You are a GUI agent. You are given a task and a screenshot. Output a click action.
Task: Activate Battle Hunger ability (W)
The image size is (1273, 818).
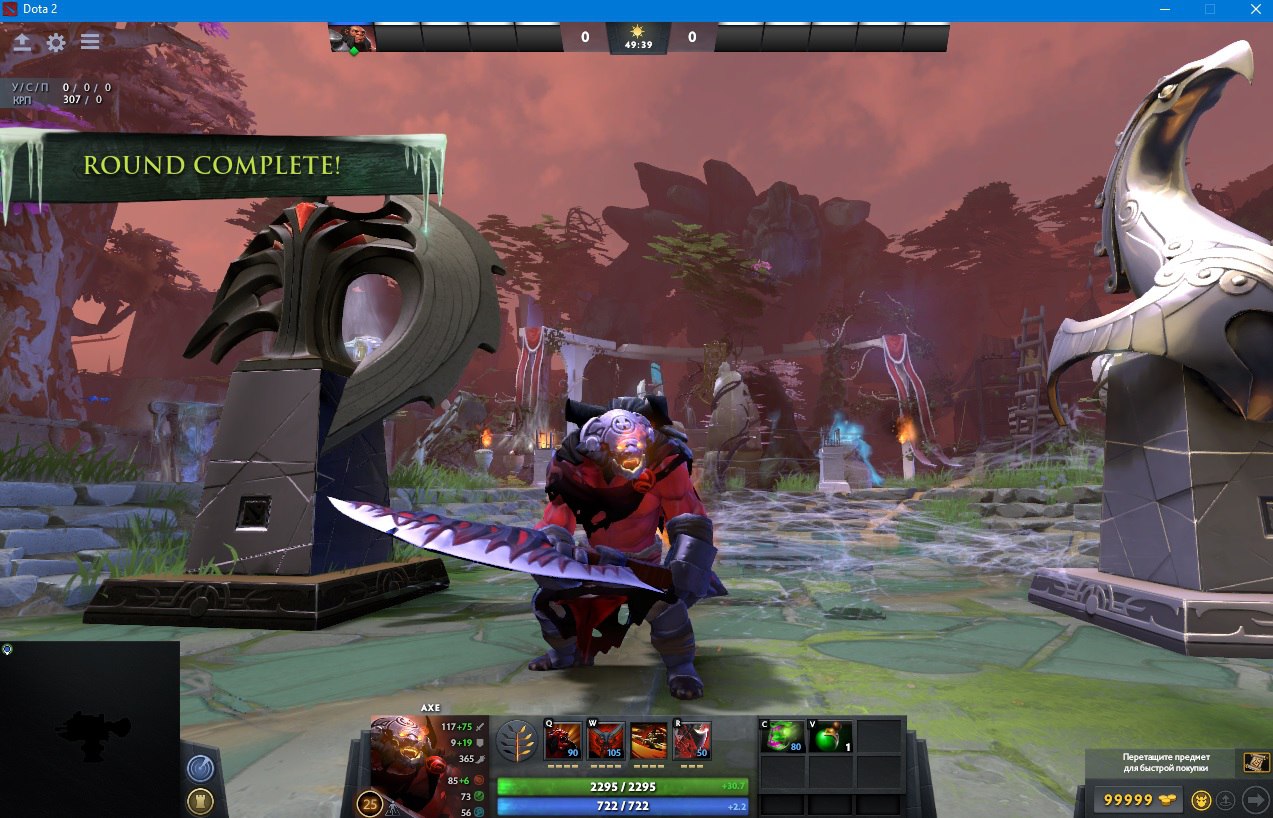(x=606, y=741)
